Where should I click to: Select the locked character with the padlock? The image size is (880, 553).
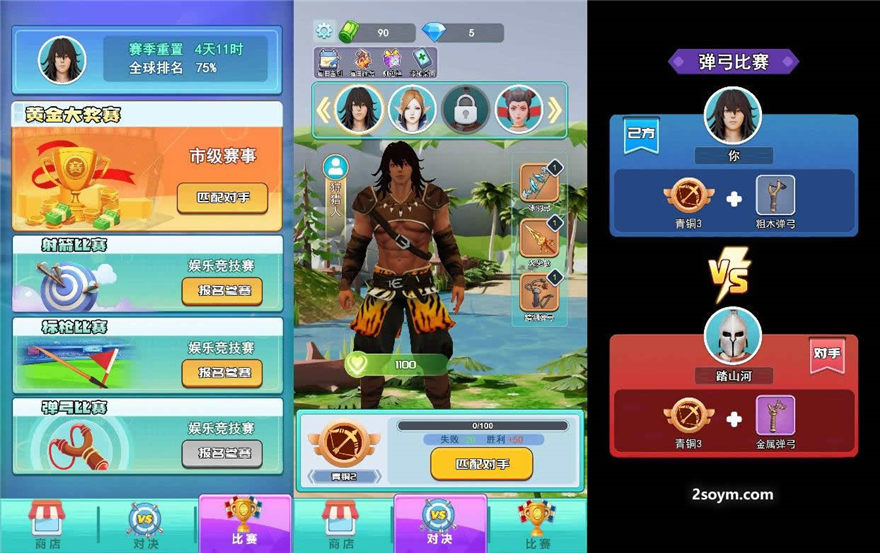pos(466,109)
